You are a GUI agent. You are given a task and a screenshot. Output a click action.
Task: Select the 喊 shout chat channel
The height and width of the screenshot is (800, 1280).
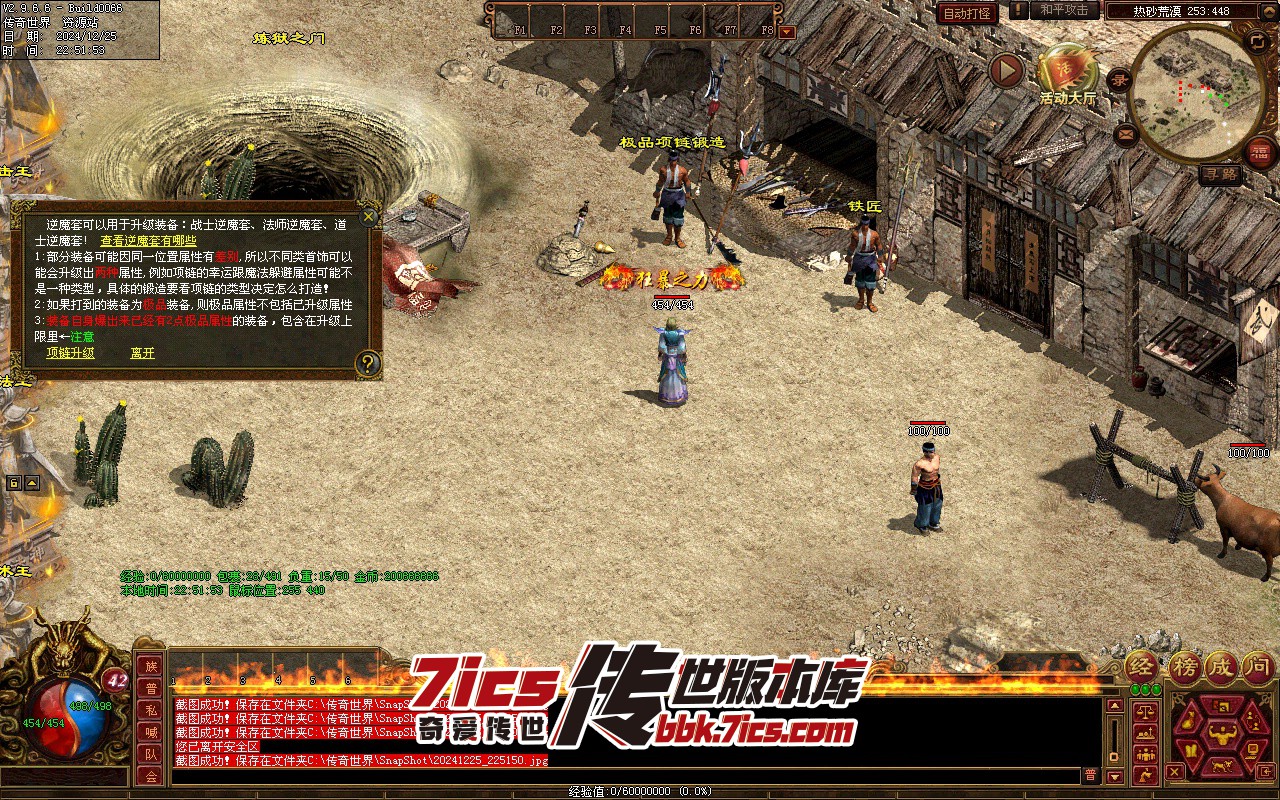point(150,732)
